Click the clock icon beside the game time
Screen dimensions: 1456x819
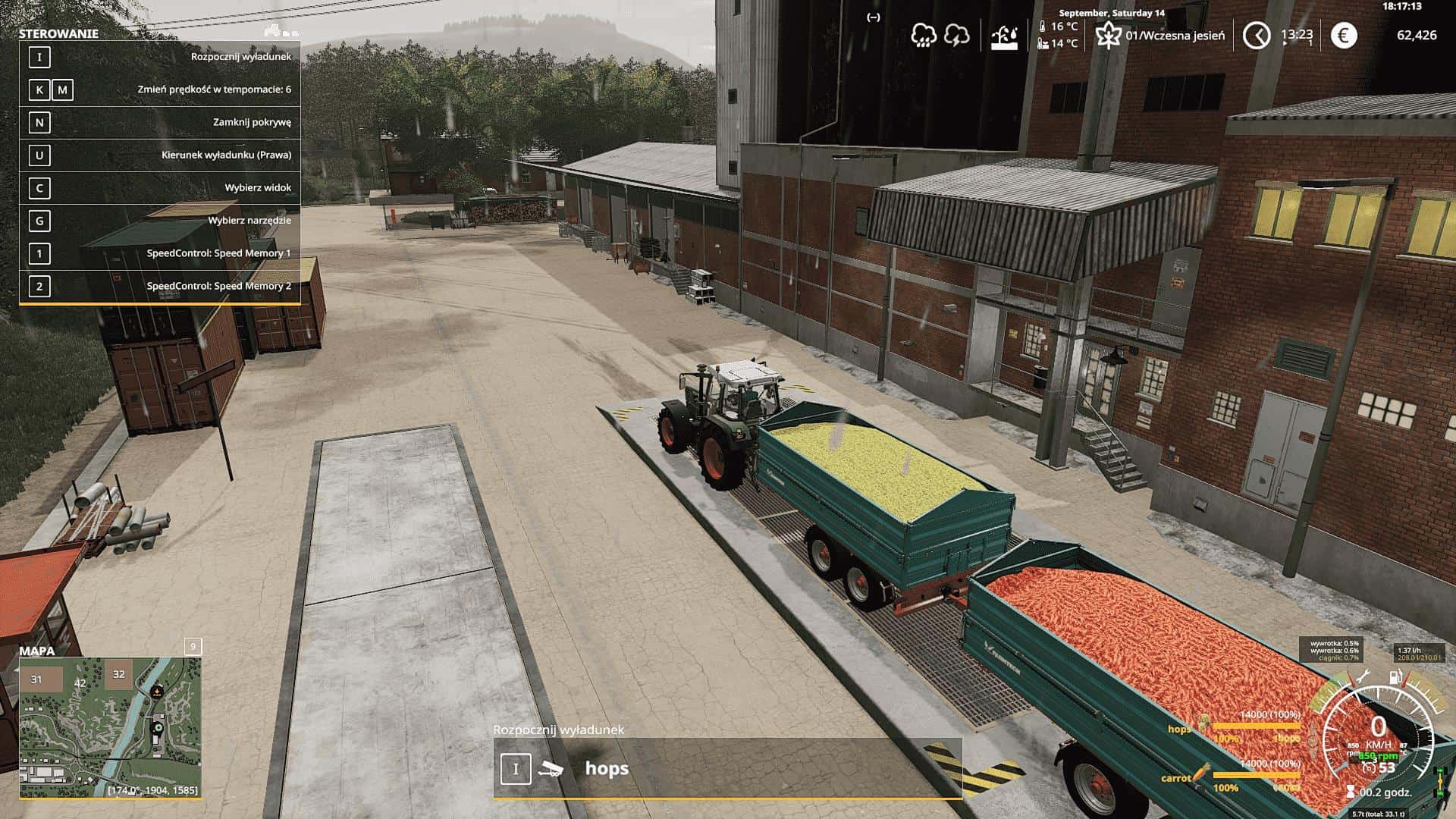1257,35
